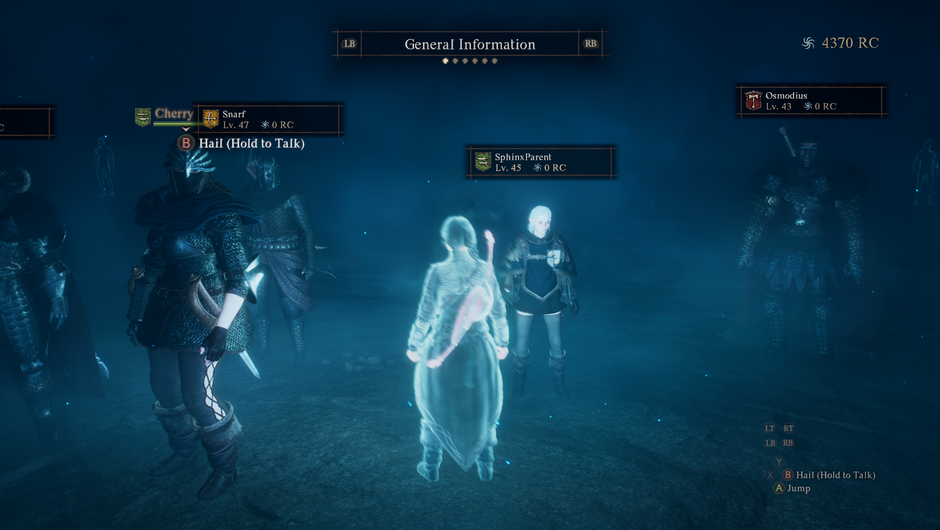Select the General Information category header

(469, 44)
